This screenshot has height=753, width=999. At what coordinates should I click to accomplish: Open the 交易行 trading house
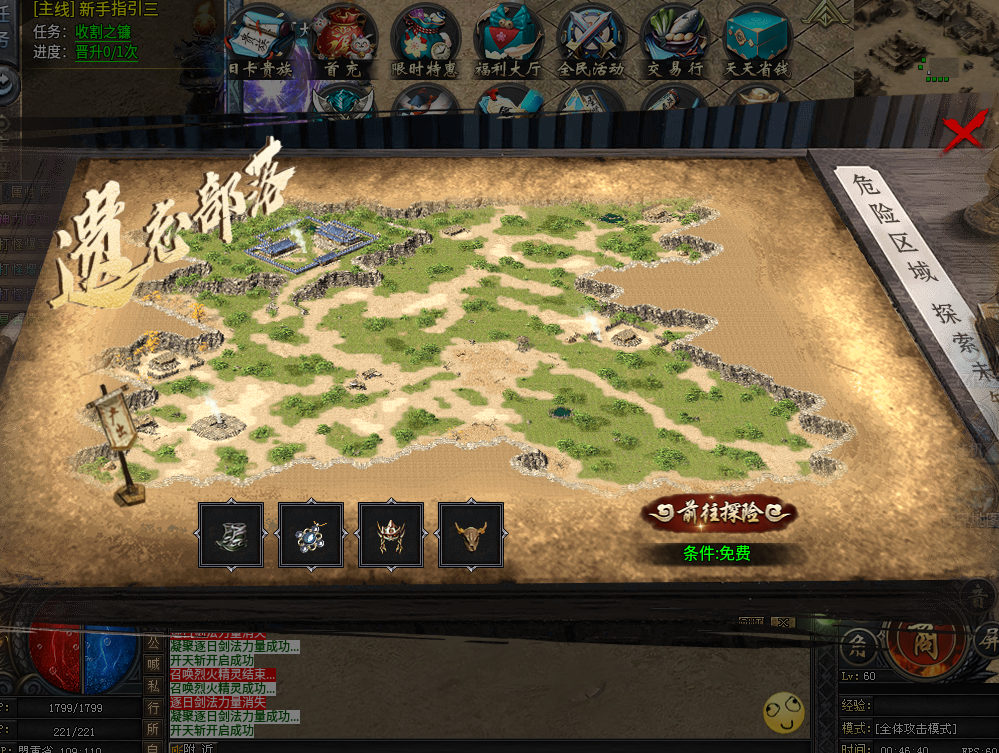pyautogui.click(x=673, y=40)
